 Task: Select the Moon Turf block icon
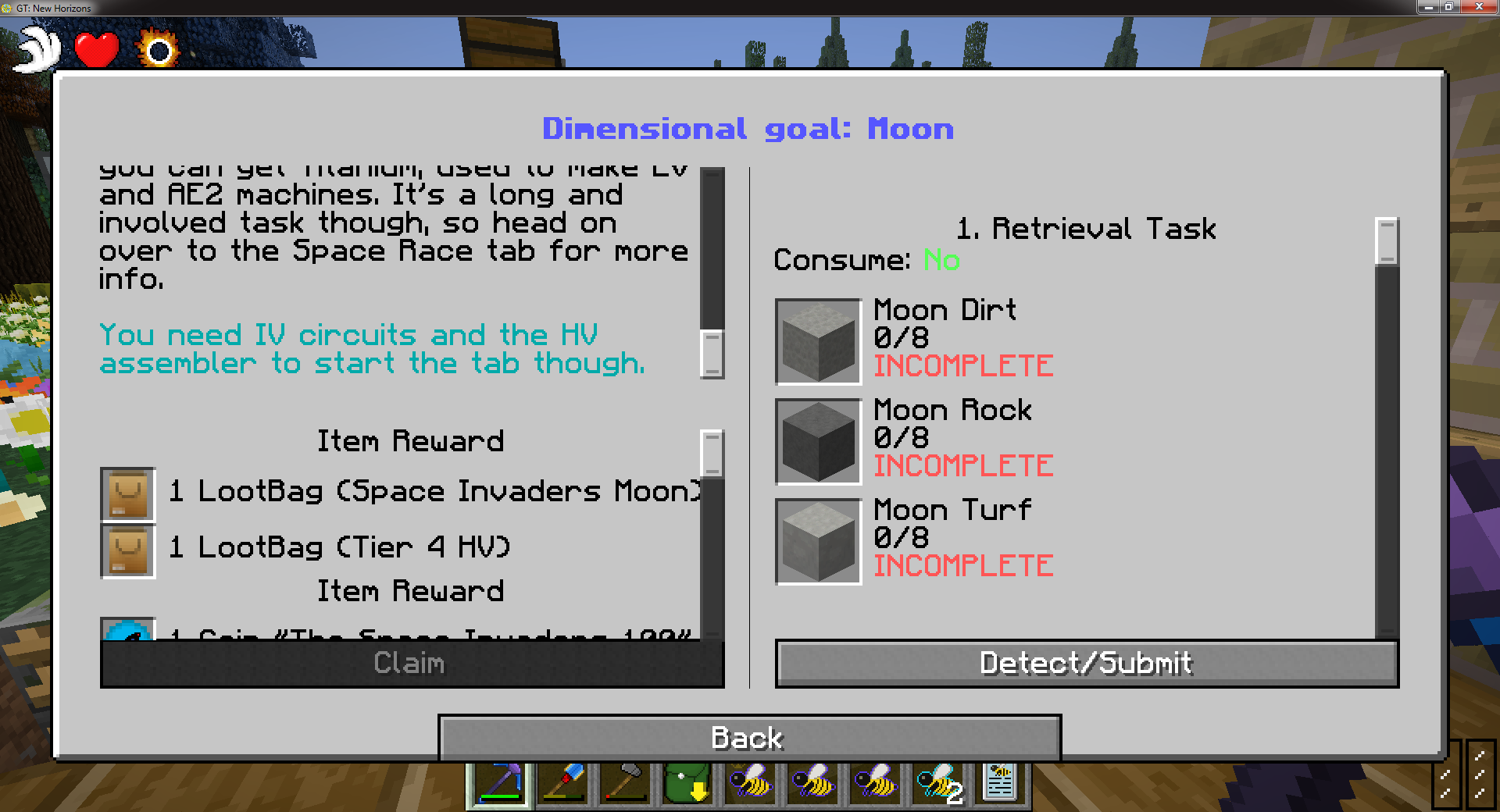(x=818, y=541)
